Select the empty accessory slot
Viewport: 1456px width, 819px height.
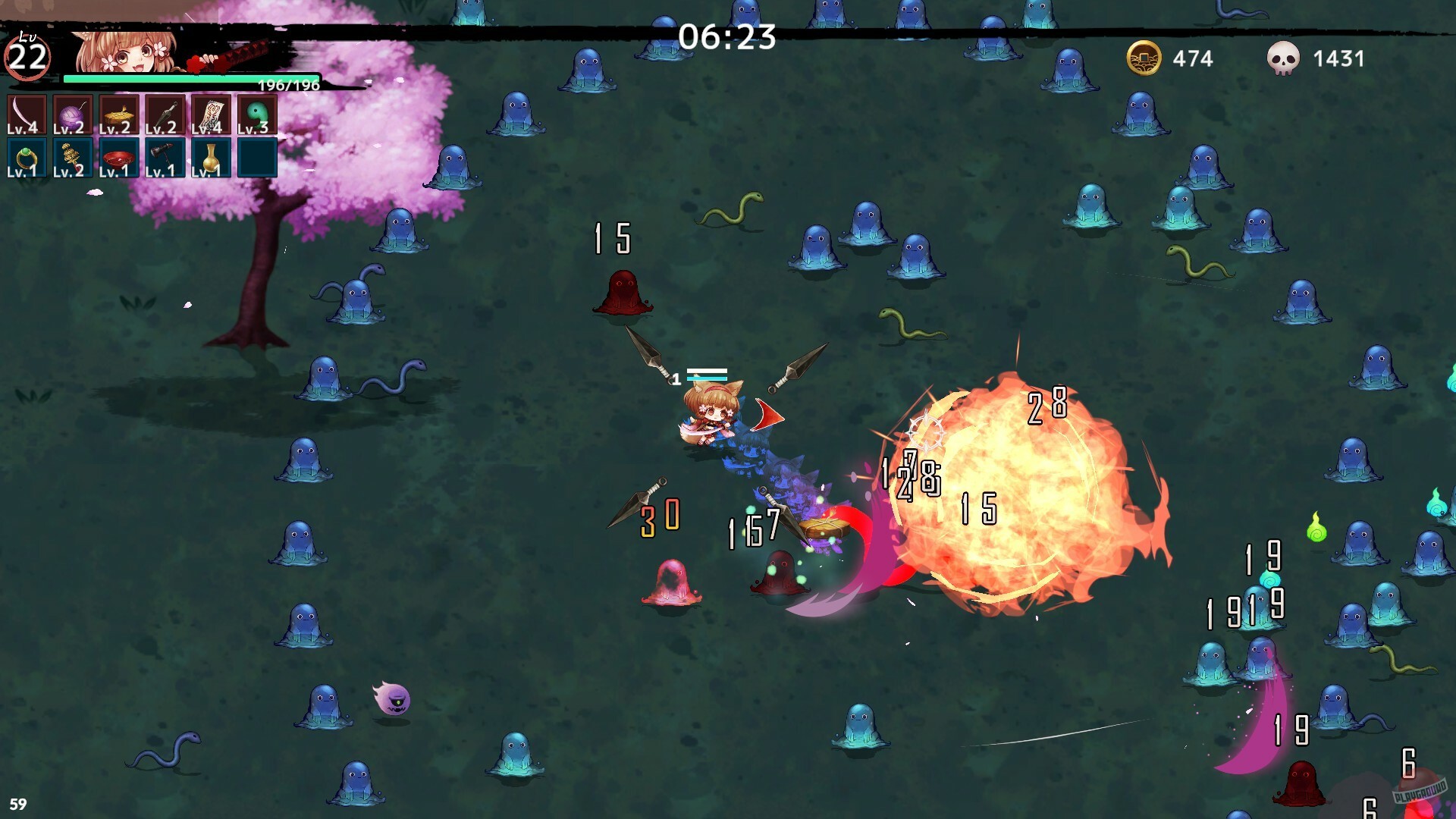(257, 157)
